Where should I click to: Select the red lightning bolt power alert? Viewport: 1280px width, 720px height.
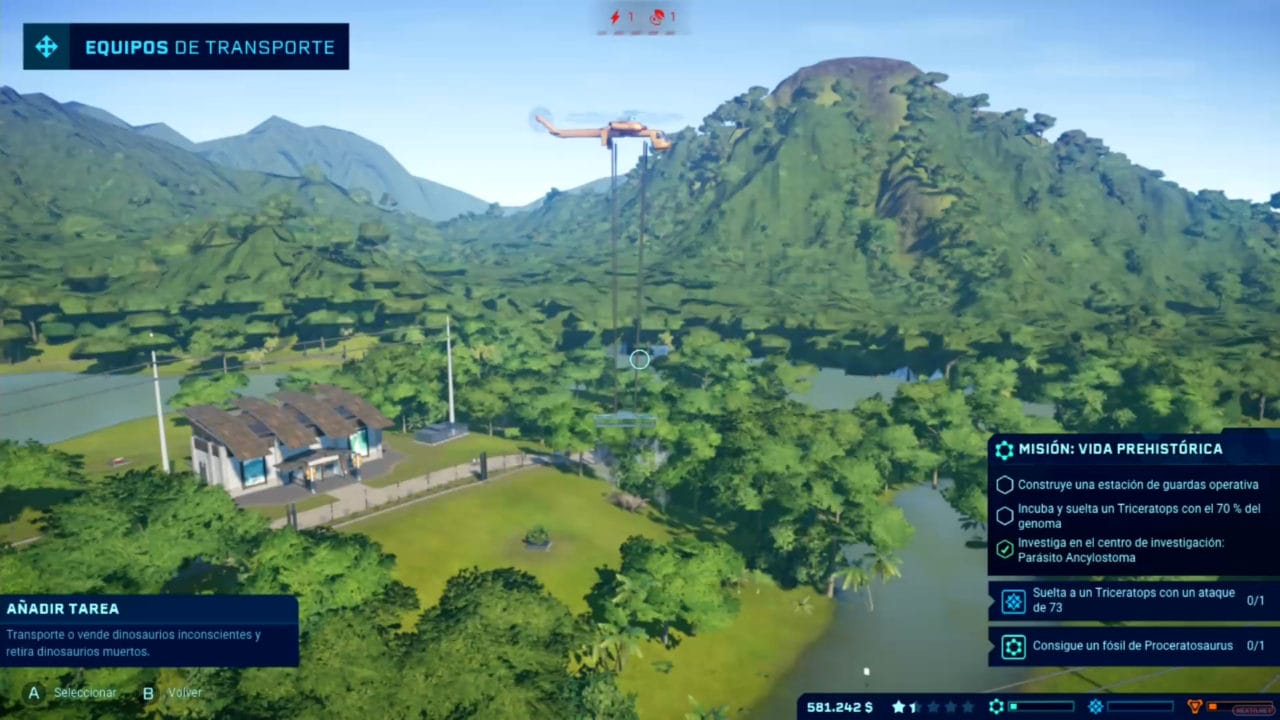(616, 17)
